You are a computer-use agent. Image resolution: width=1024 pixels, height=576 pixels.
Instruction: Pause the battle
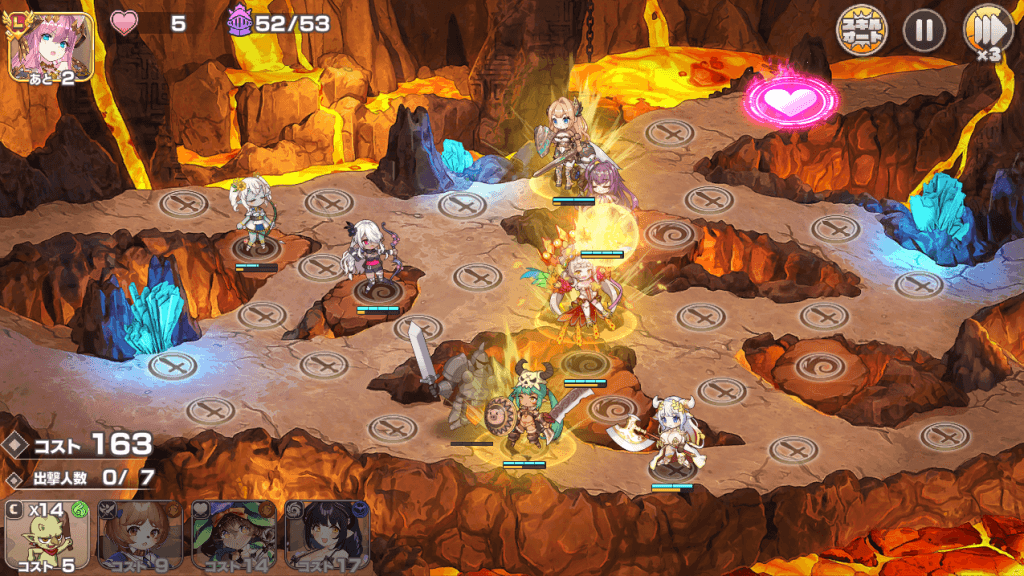click(x=924, y=30)
